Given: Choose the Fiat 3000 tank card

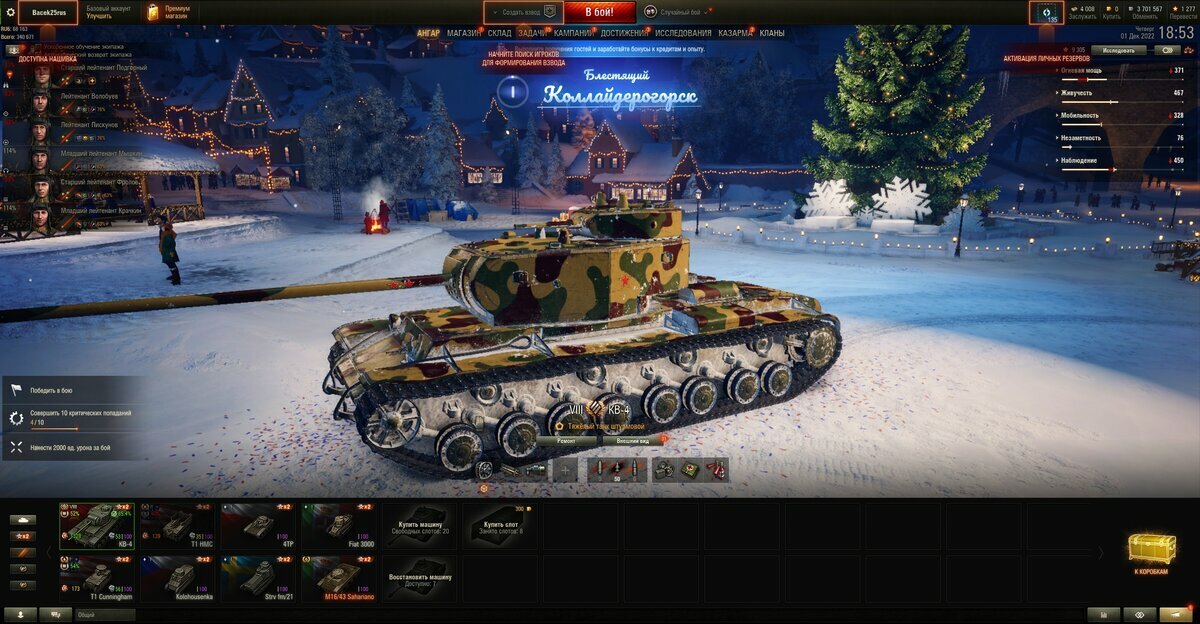Looking at the screenshot, I should pyautogui.click(x=338, y=525).
